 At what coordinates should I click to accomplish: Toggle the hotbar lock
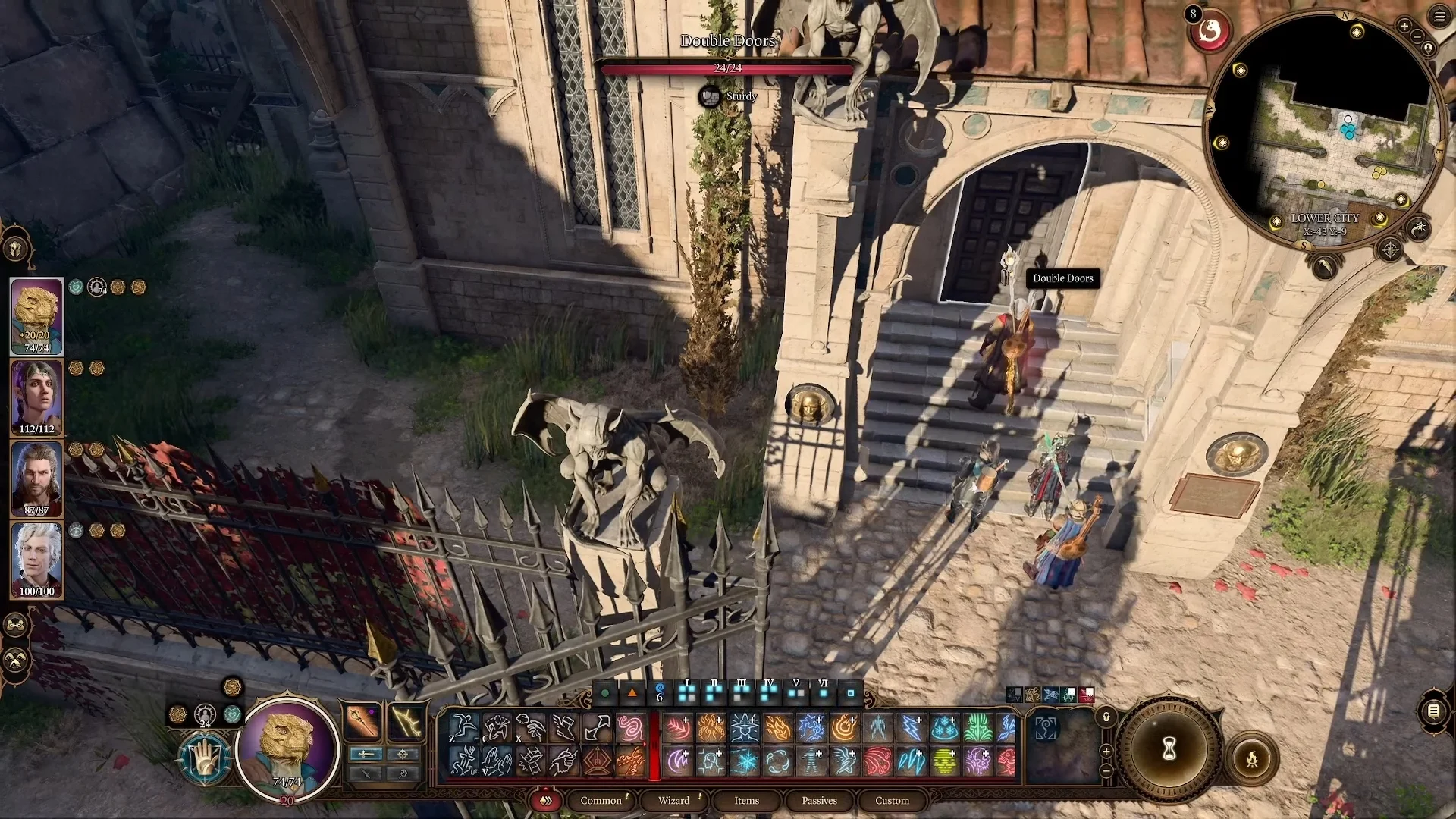click(x=1106, y=717)
